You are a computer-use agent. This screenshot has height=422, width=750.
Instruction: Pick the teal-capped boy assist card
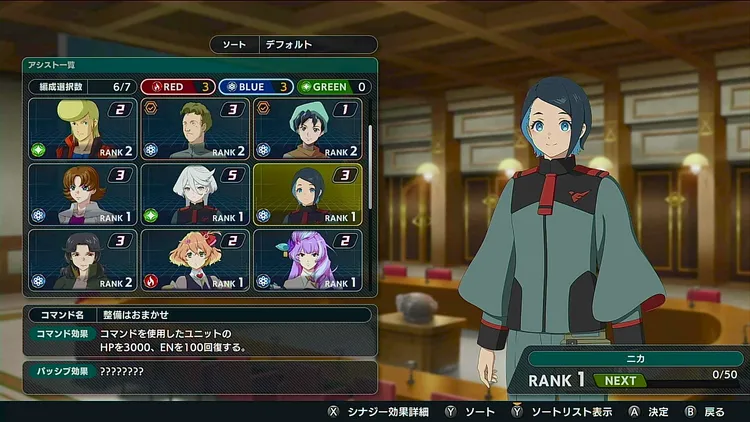[306, 129]
